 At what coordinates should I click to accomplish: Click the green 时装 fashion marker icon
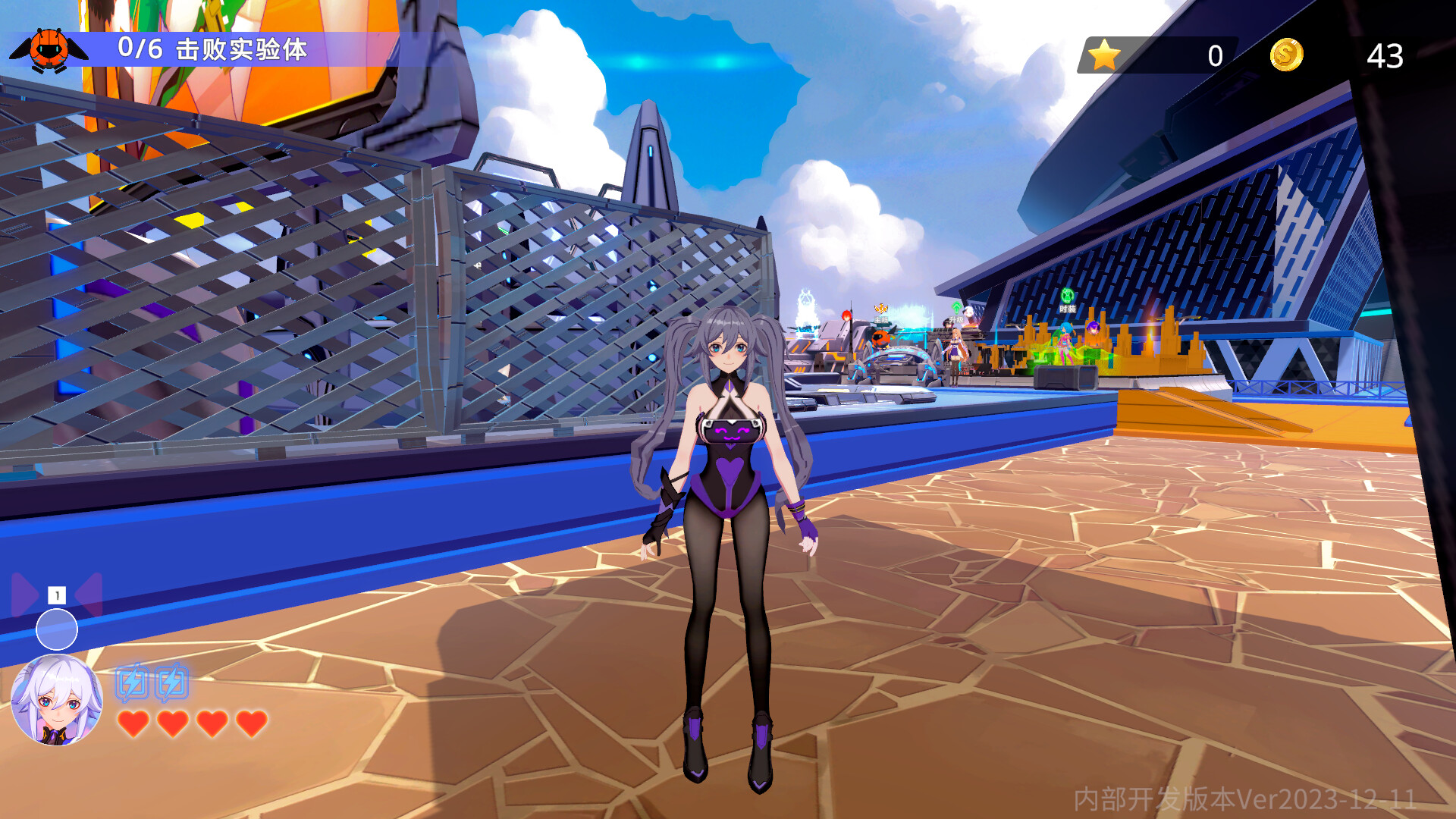pyautogui.click(x=1067, y=296)
